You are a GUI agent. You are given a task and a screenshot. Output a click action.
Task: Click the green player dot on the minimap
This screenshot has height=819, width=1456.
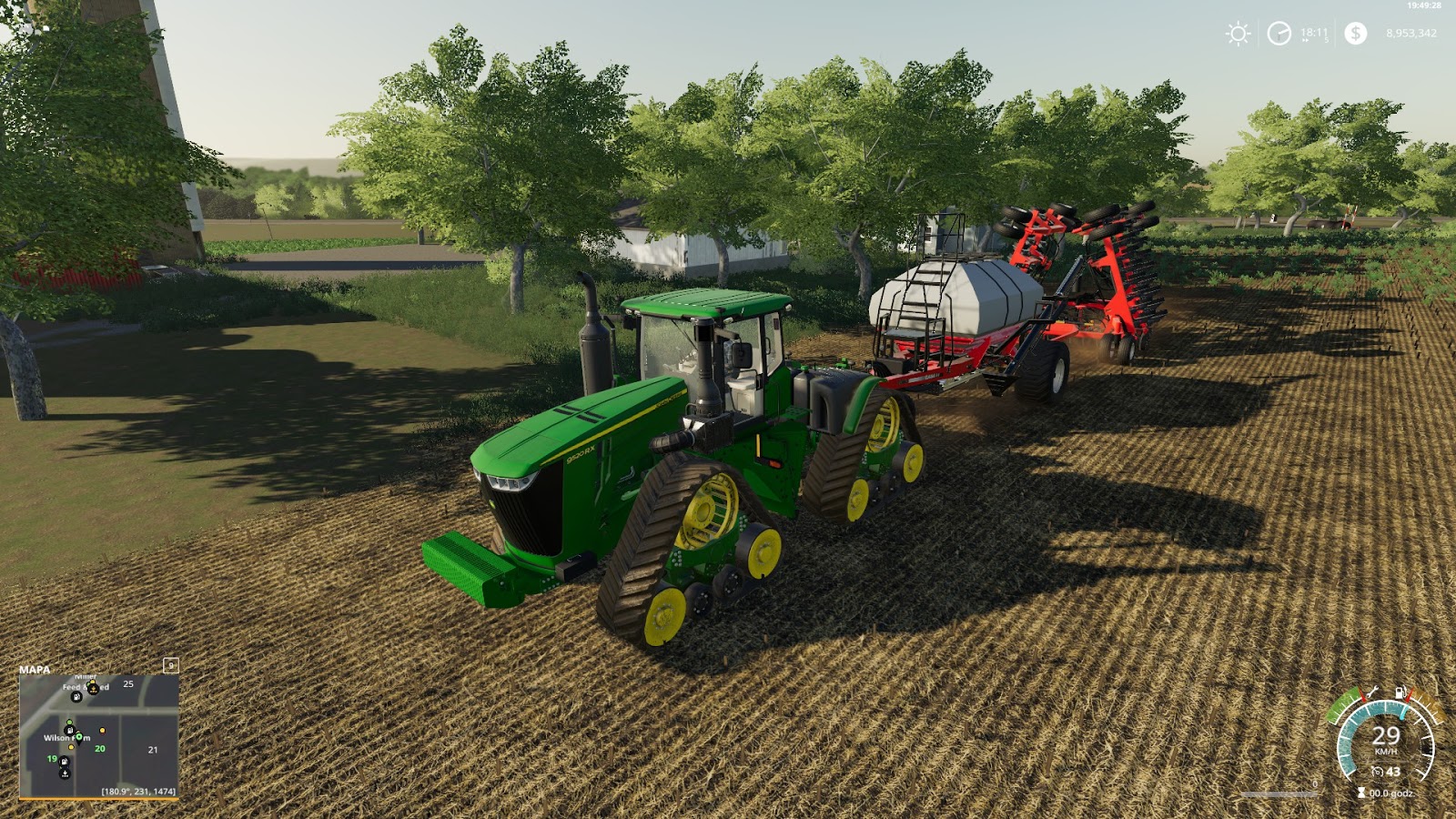pos(69,721)
